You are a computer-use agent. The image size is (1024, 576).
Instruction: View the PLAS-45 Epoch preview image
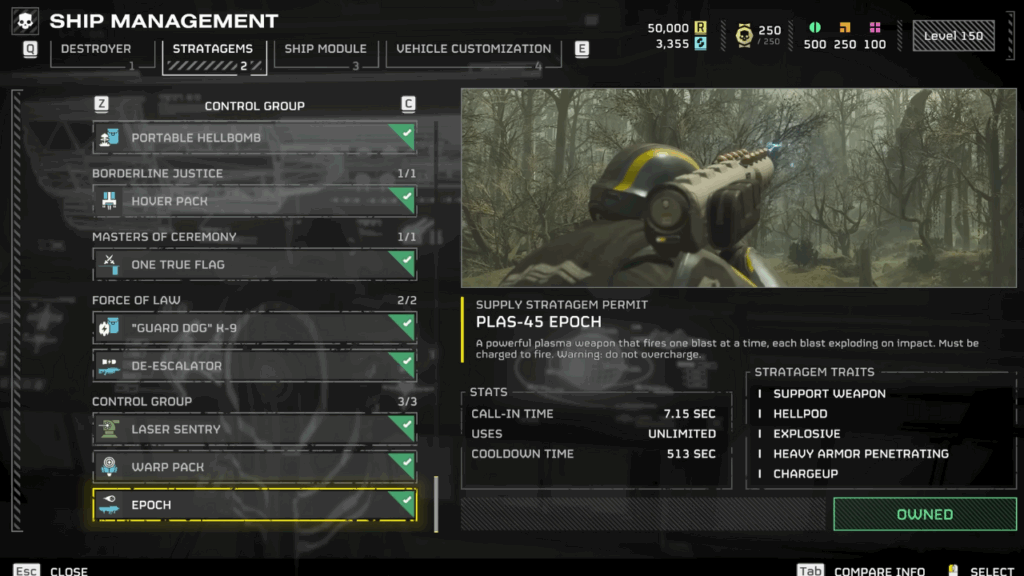click(x=738, y=188)
